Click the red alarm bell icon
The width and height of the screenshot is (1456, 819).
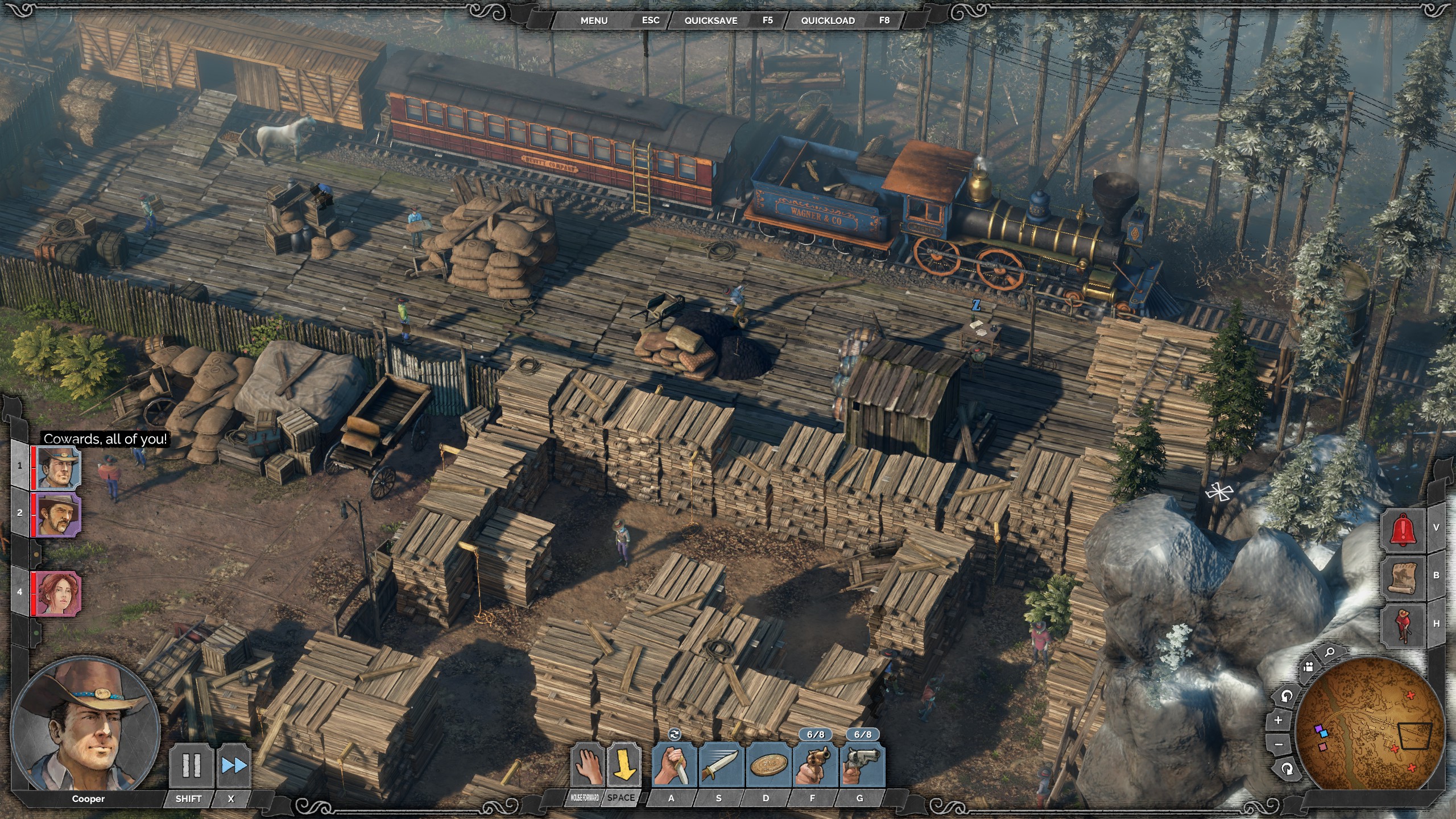pyautogui.click(x=1404, y=530)
